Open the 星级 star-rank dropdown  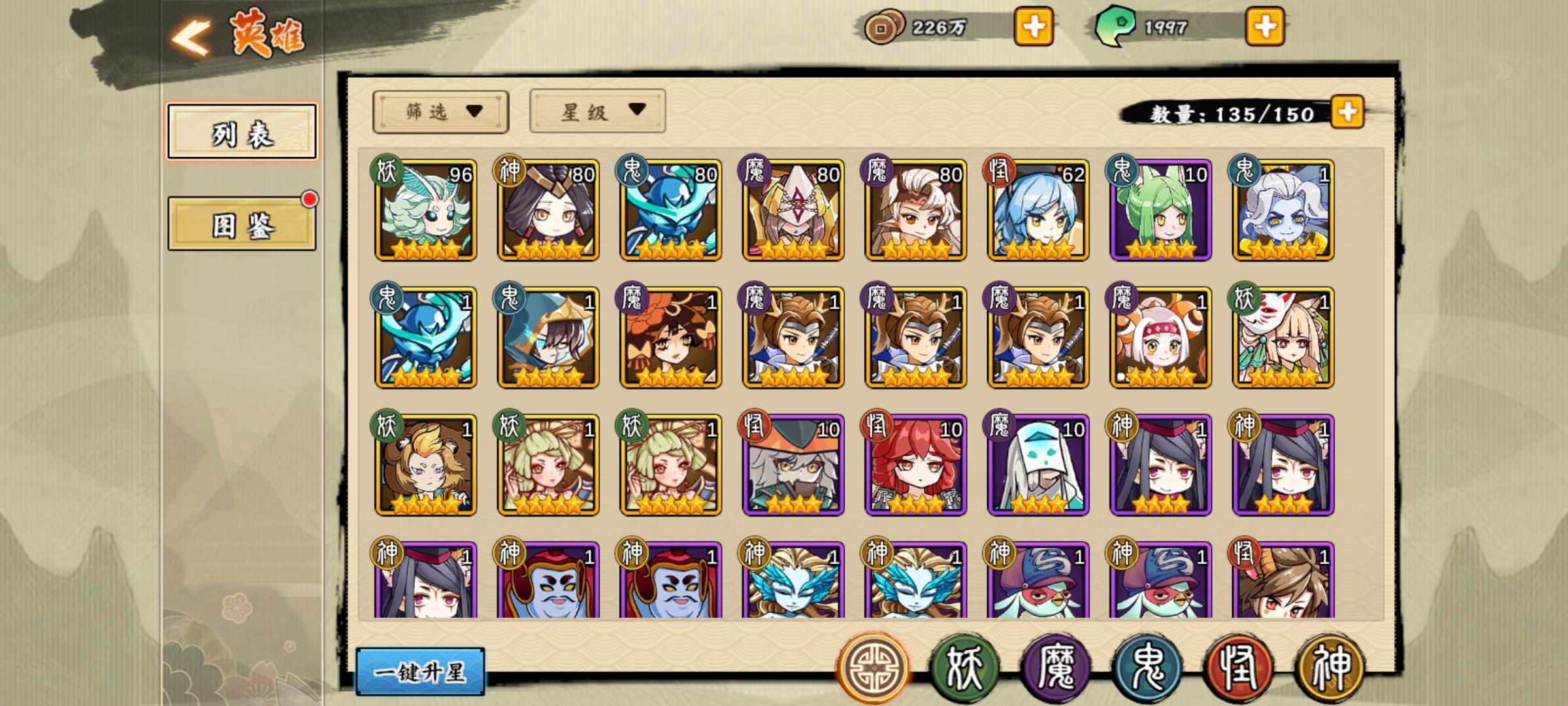tap(596, 112)
